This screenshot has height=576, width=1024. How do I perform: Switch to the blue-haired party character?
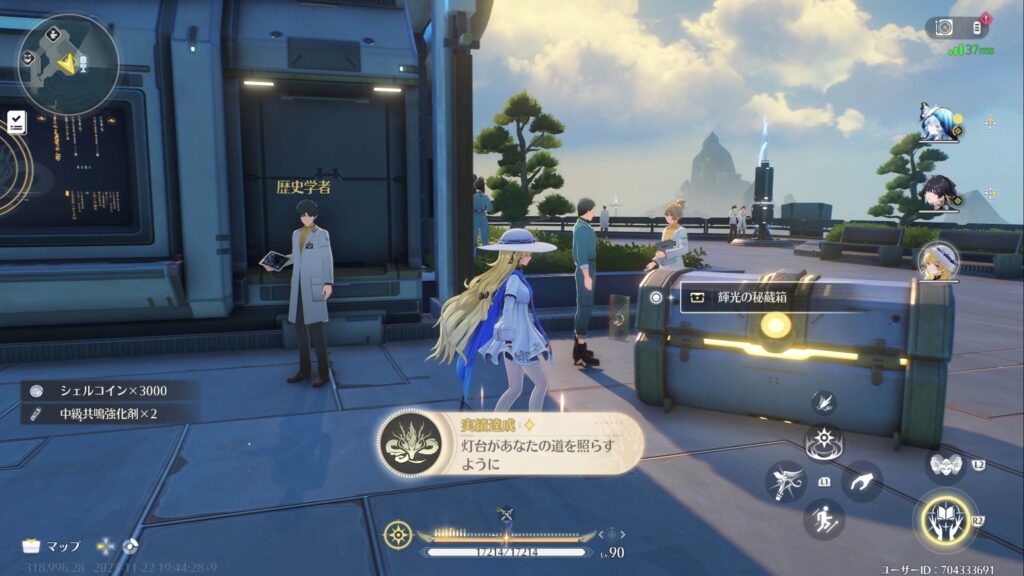pos(939,123)
